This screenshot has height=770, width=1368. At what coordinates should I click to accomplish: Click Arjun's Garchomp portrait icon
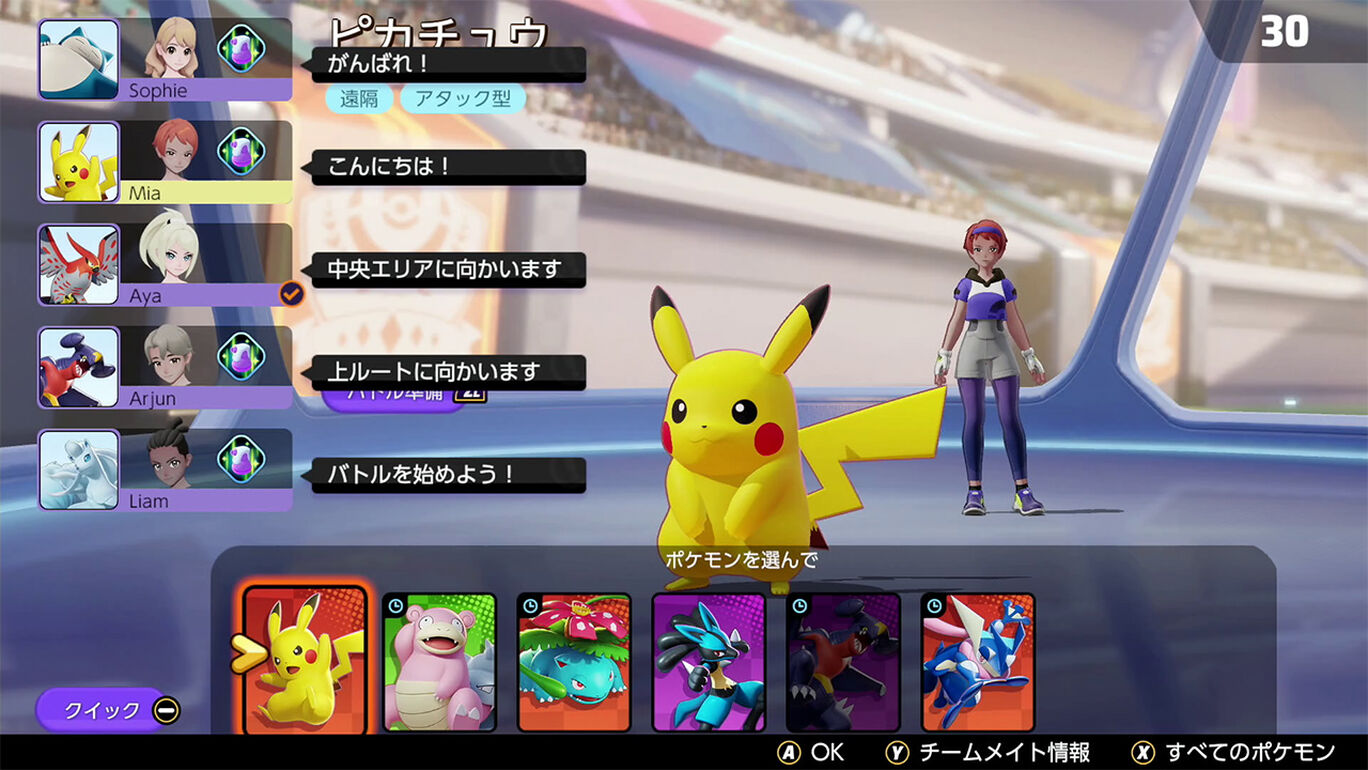78,367
